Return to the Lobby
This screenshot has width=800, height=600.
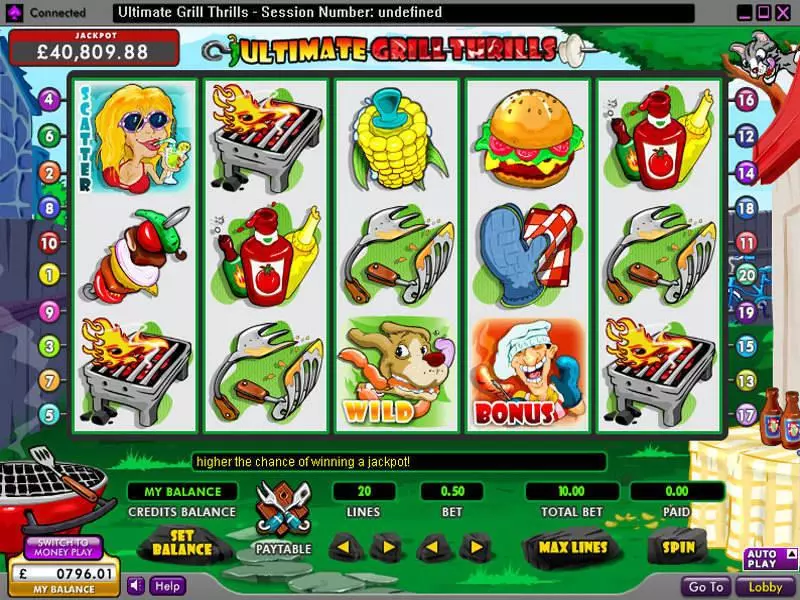click(x=765, y=587)
